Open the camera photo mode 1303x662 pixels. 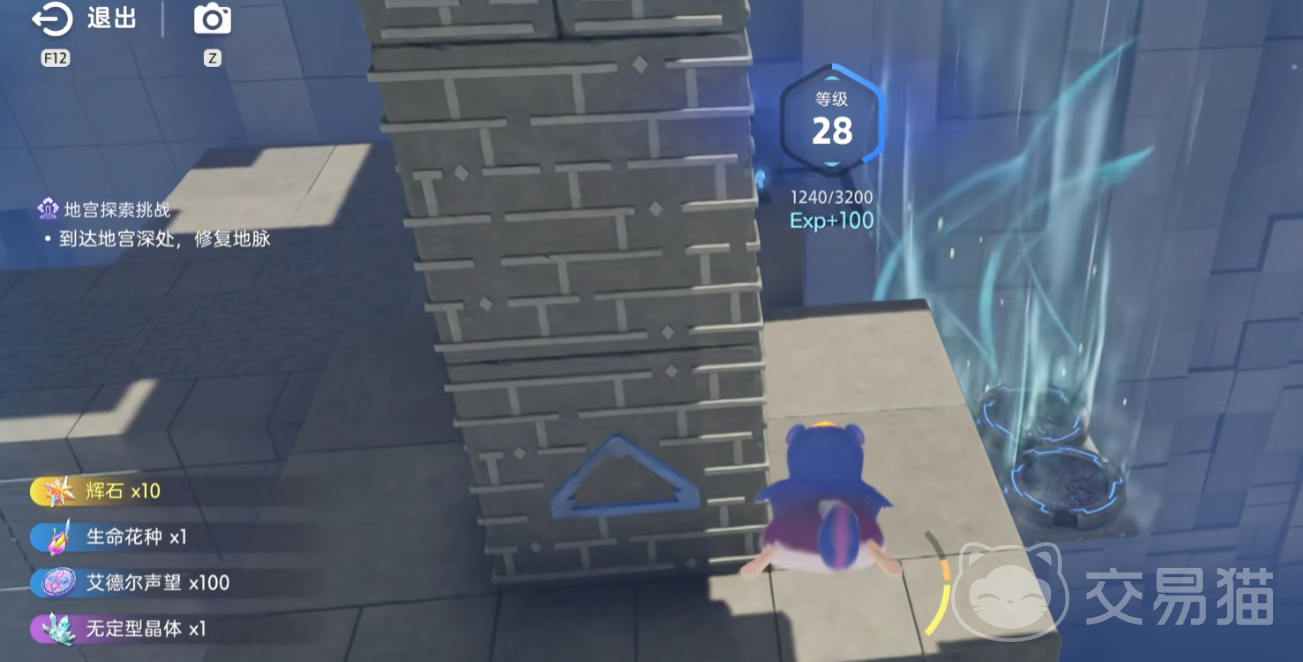[x=212, y=19]
